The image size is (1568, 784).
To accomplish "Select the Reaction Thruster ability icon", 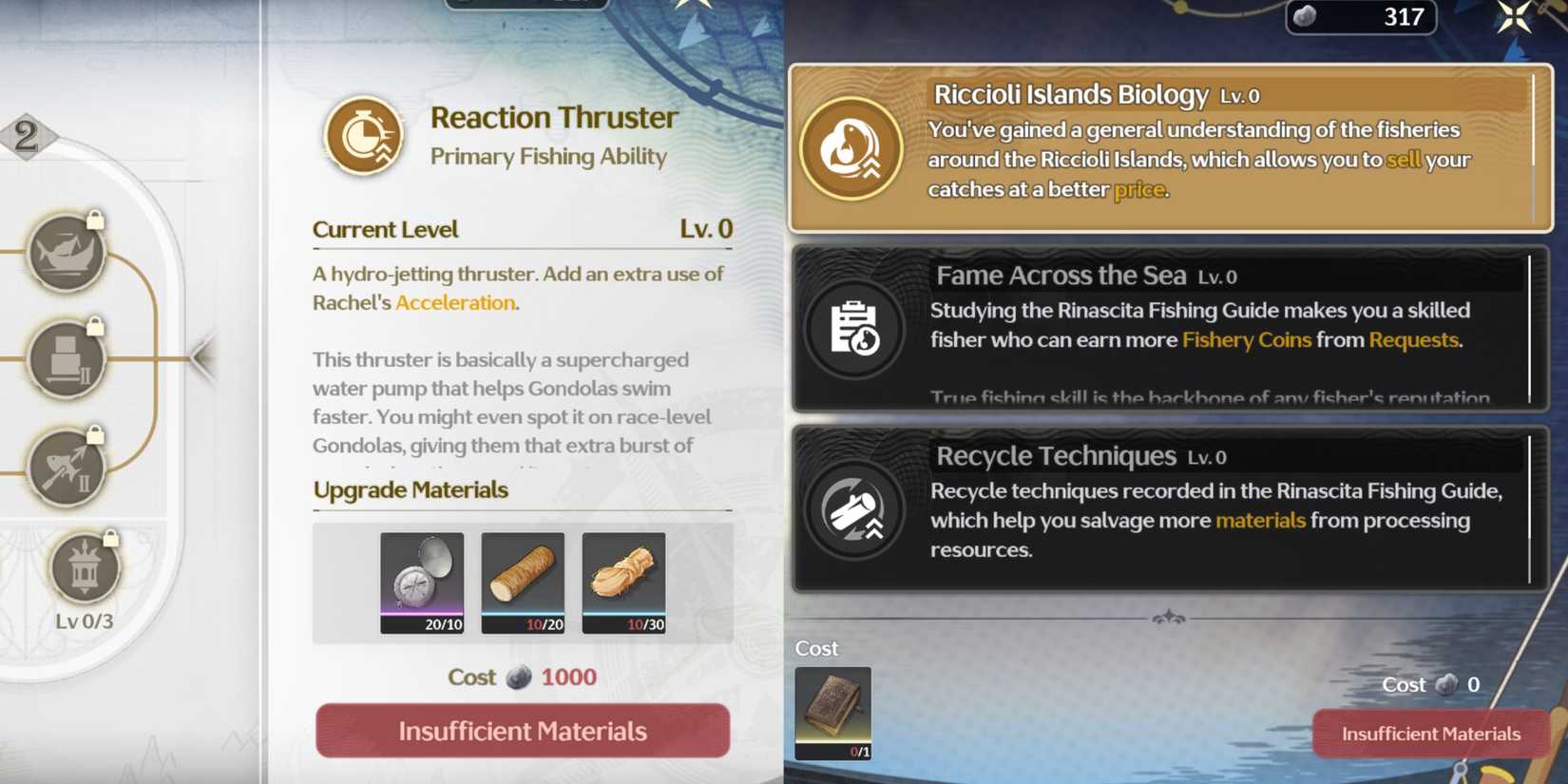I will pos(363,134).
